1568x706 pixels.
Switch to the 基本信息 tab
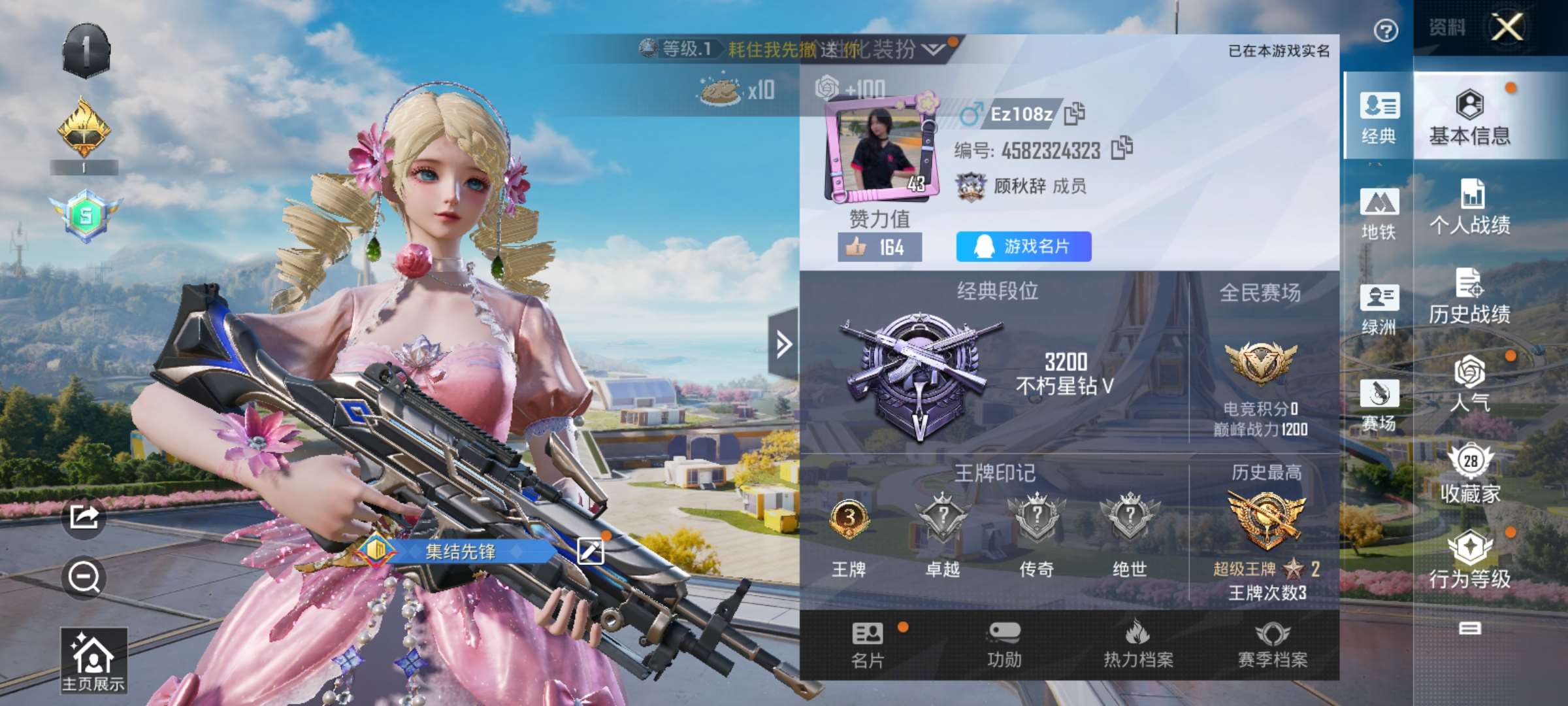point(1470,118)
